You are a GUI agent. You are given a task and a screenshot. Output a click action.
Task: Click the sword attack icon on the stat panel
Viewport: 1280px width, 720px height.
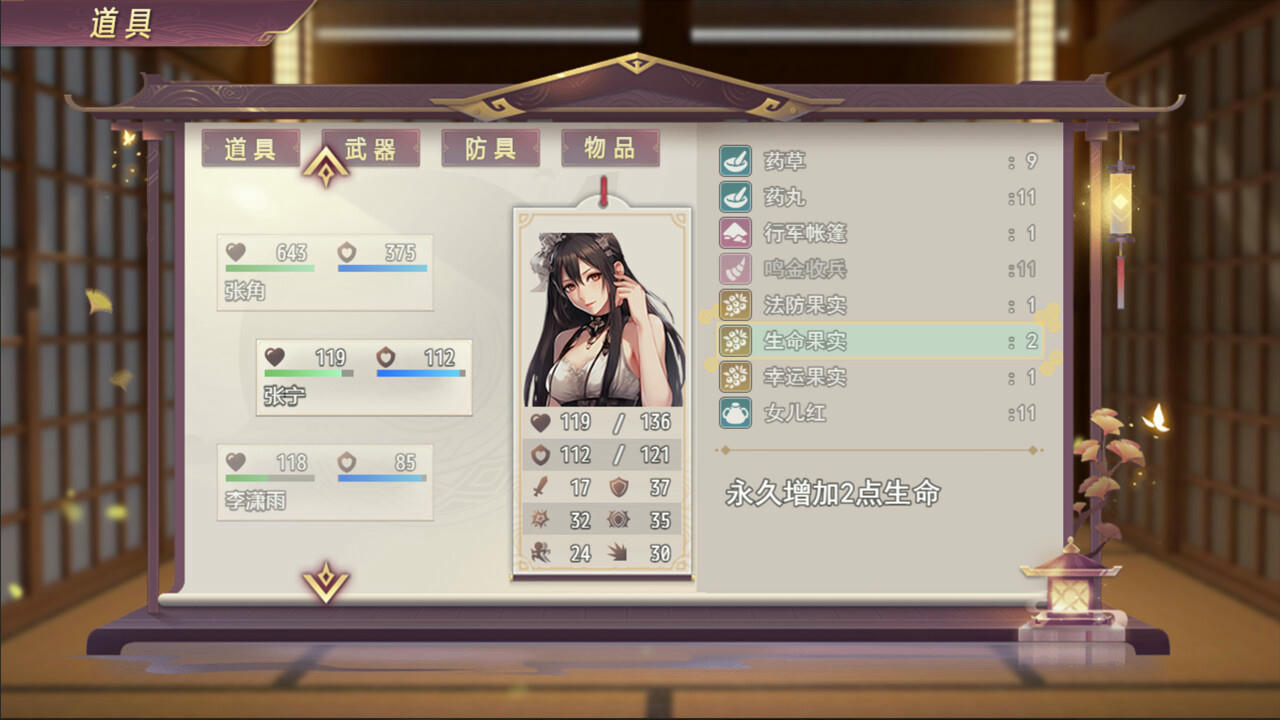[538, 488]
